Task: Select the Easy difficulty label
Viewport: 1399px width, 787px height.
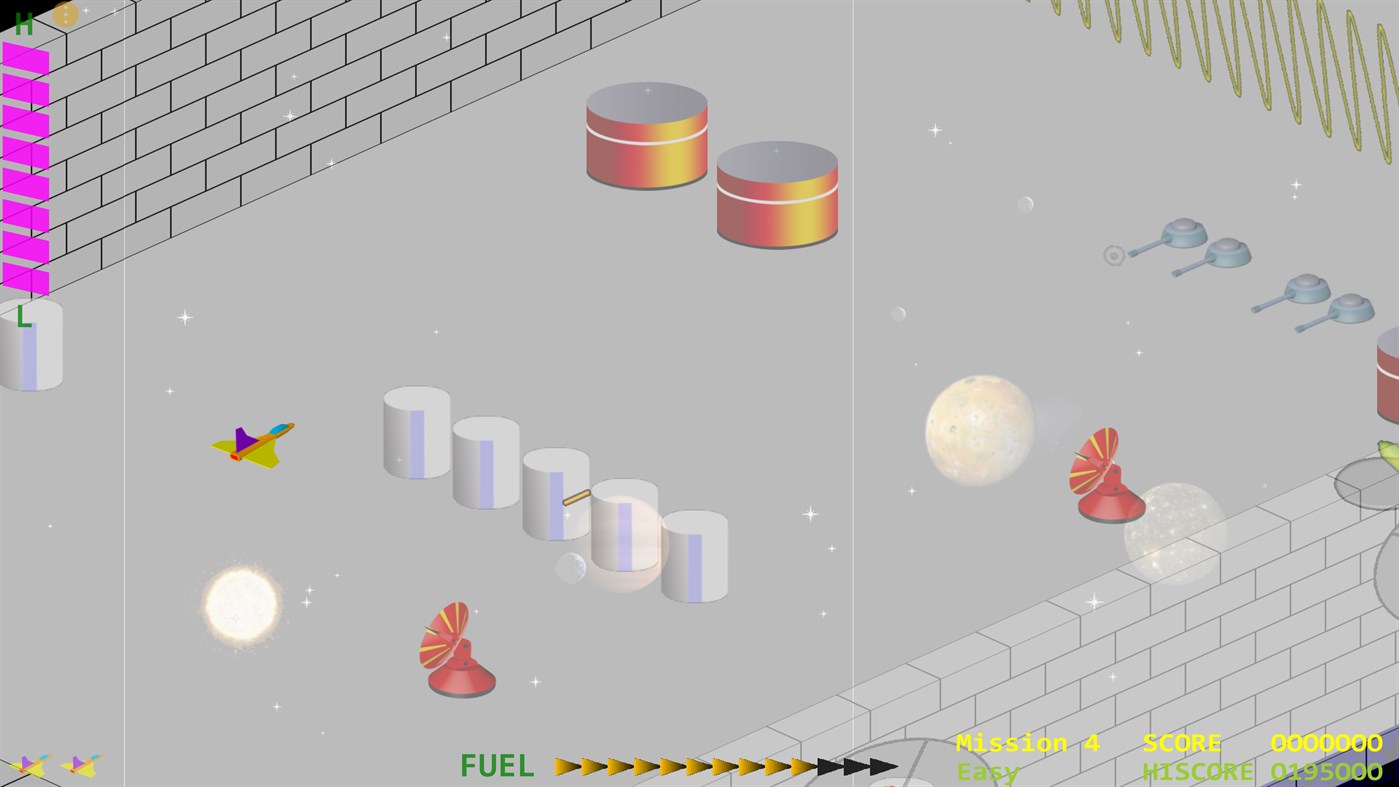Action: point(987,771)
